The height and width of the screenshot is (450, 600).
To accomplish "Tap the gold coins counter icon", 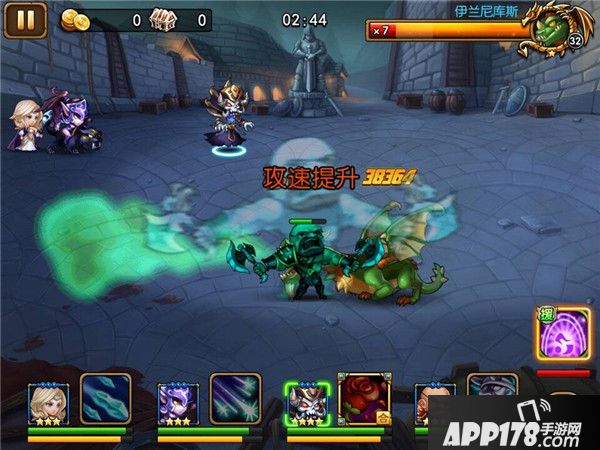I will tap(75, 19).
